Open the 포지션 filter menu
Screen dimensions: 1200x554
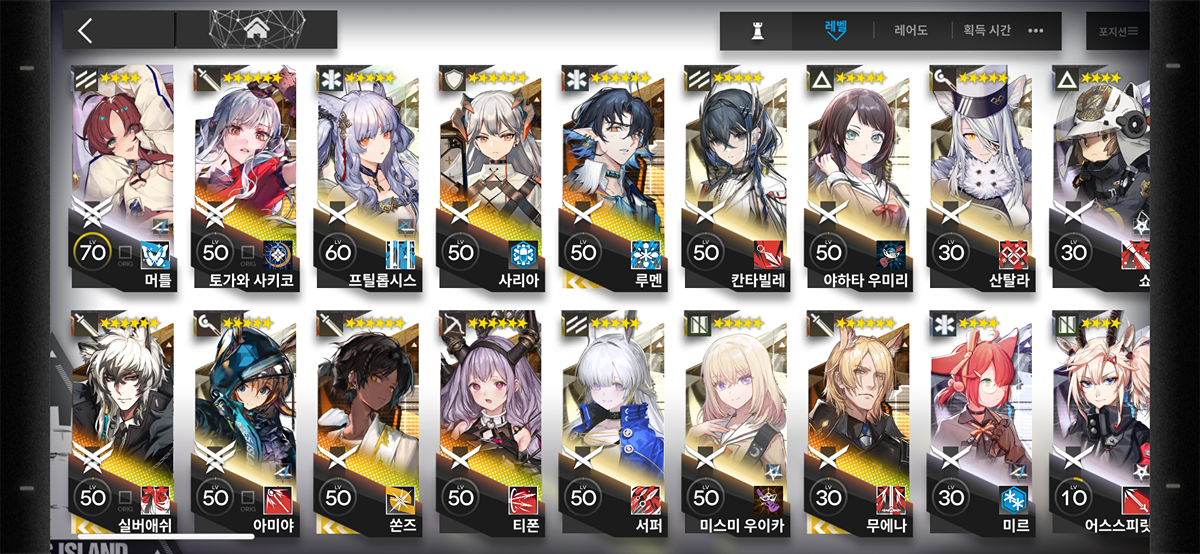pos(1118,32)
